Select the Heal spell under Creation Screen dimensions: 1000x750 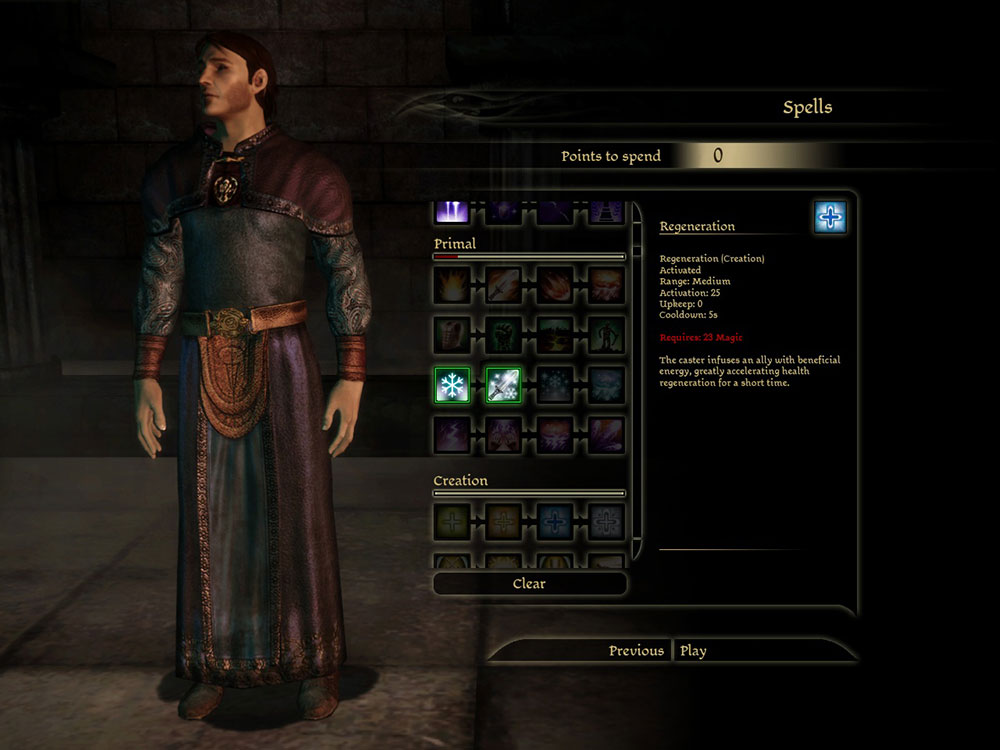point(452,521)
